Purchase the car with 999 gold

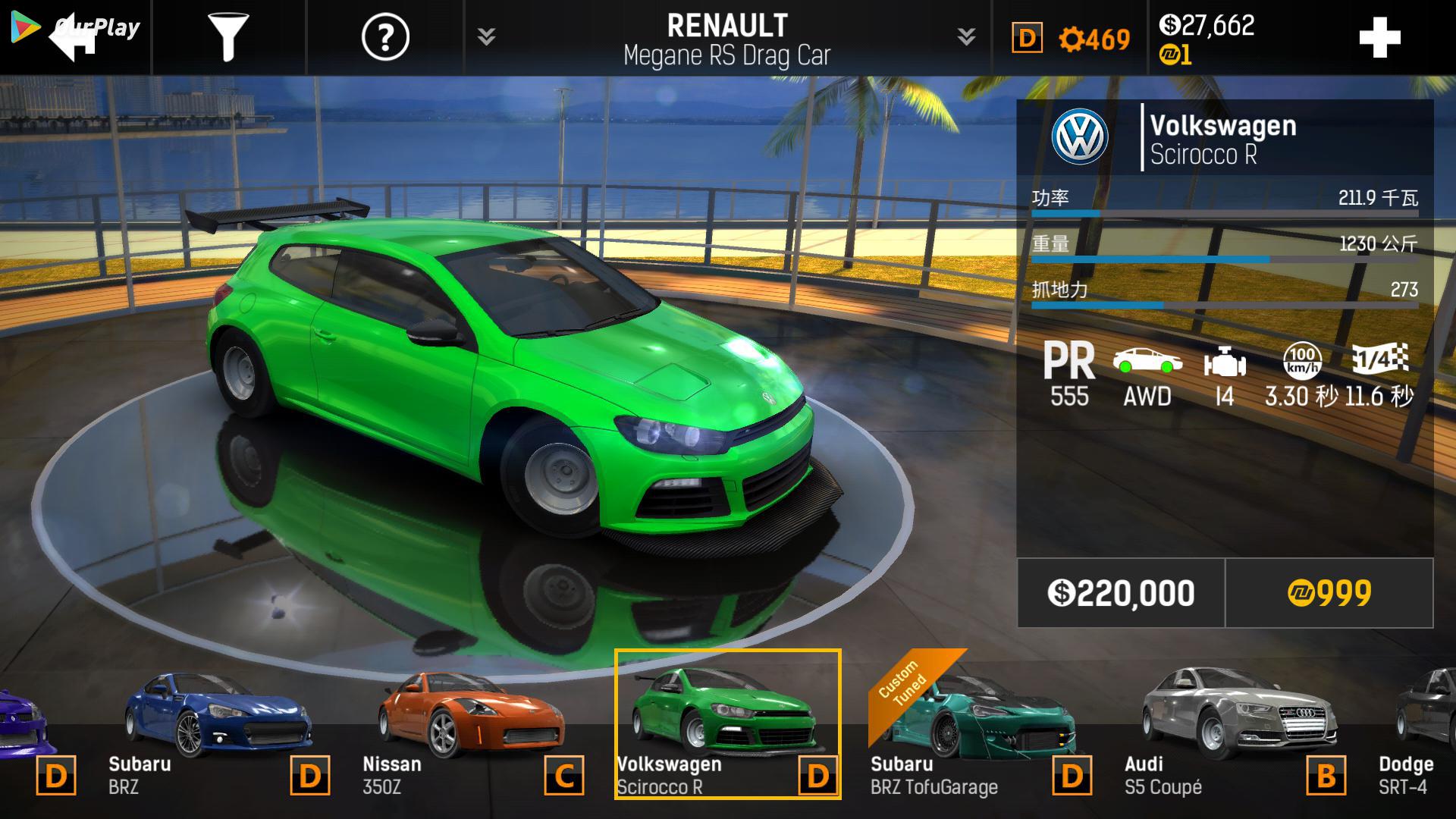point(1329,593)
